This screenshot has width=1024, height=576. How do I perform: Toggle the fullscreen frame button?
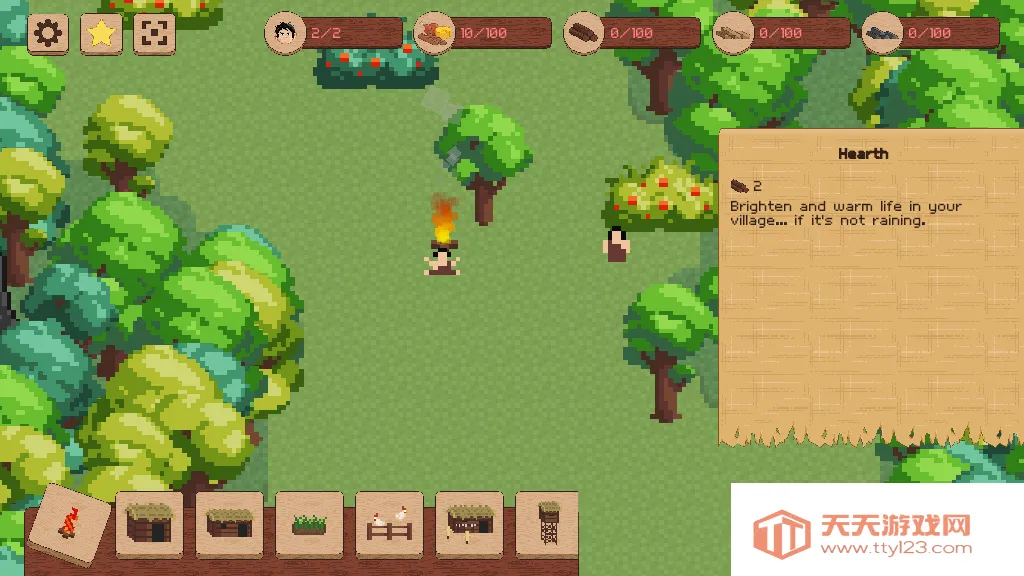pos(153,34)
